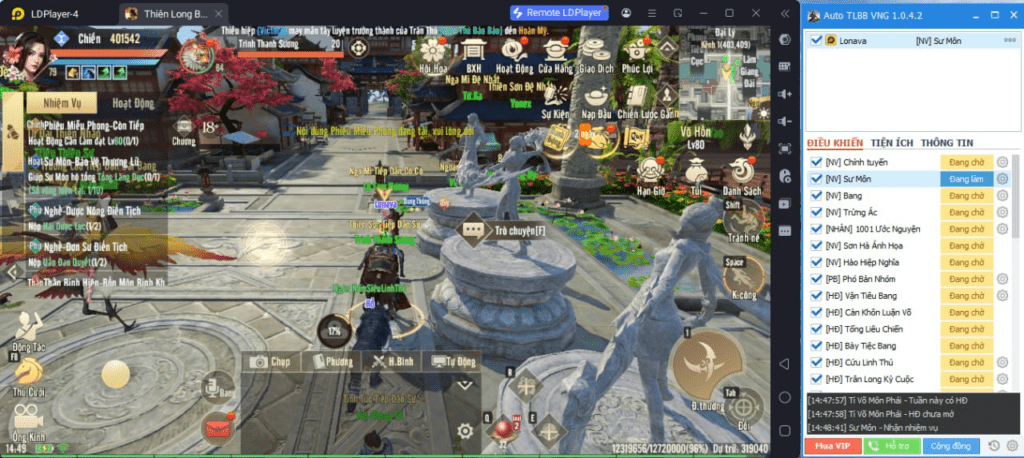Select the H.Bình peace mode button

click(x=394, y=361)
